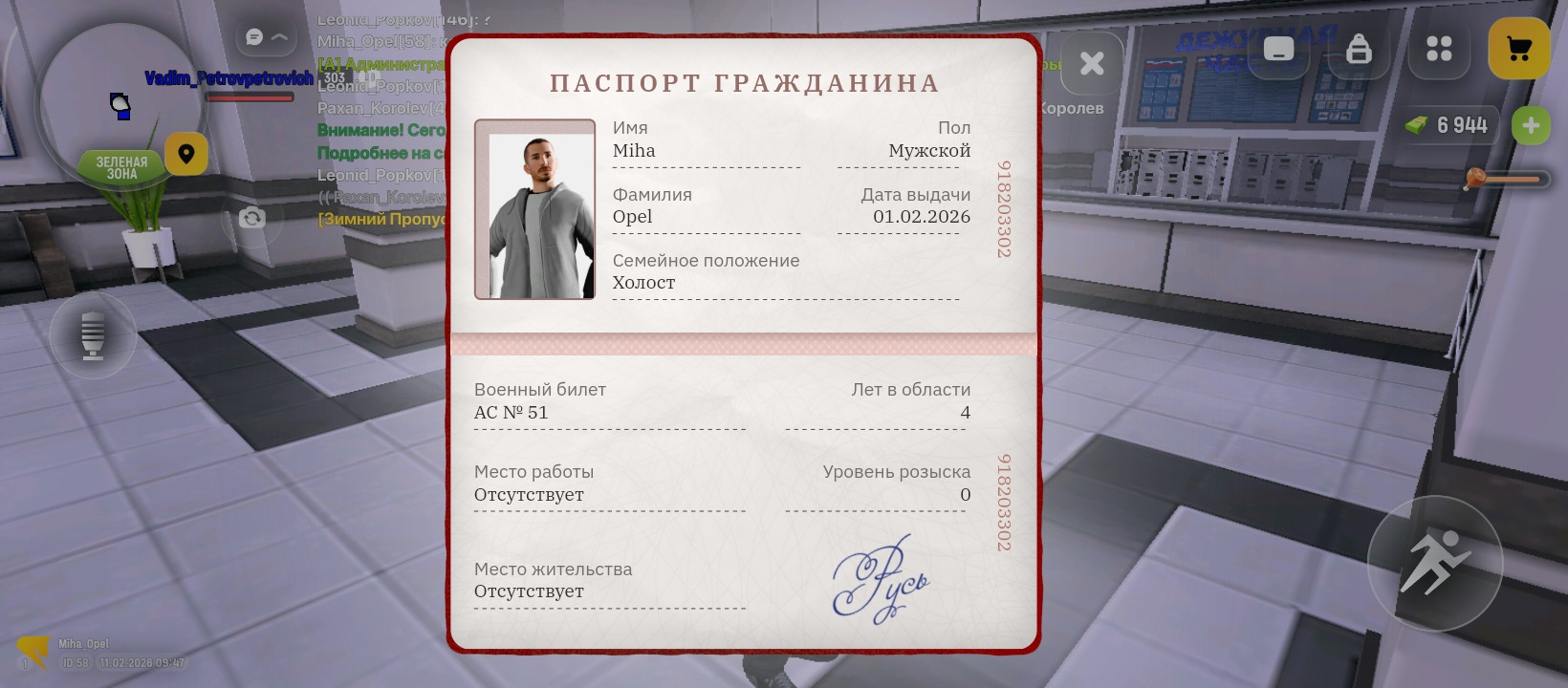Open the shopping cart store
The width and height of the screenshot is (1568, 688).
click(x=1520, y=49)
